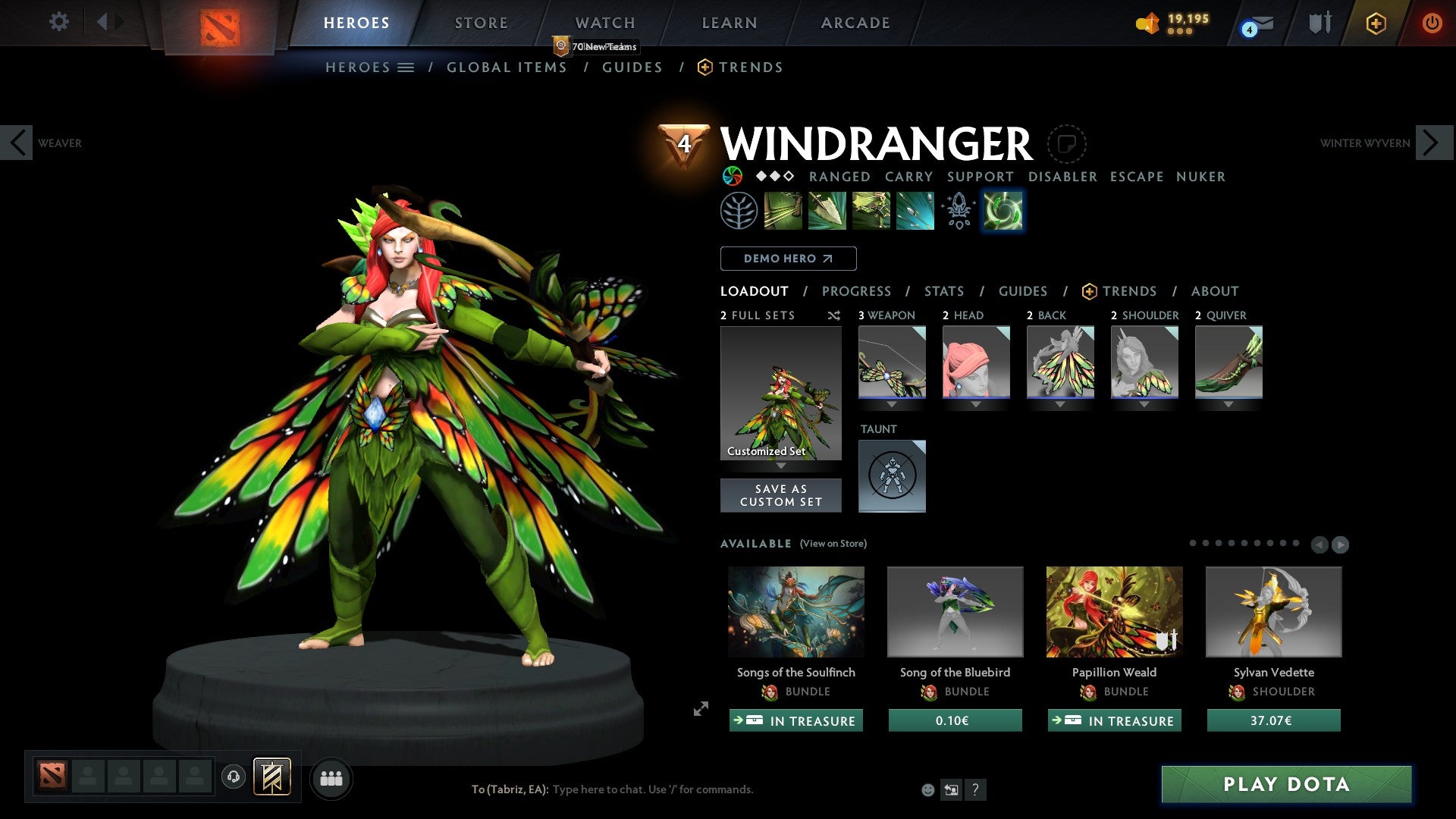Select the quiver item slot
The width and height of the screenshot is (1456, 819).
click(1228, 362)
